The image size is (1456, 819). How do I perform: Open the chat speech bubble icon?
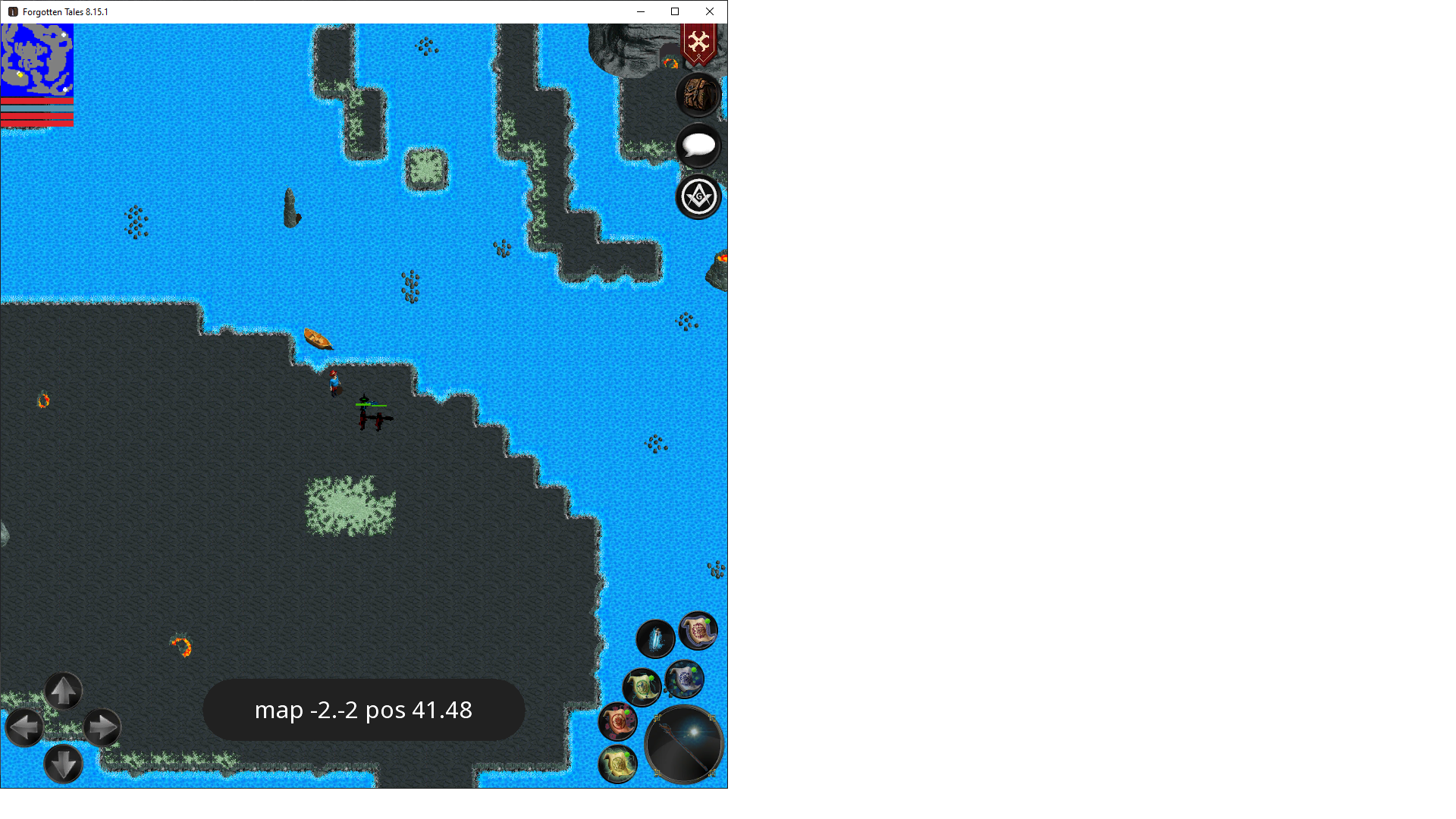[698, 146]
